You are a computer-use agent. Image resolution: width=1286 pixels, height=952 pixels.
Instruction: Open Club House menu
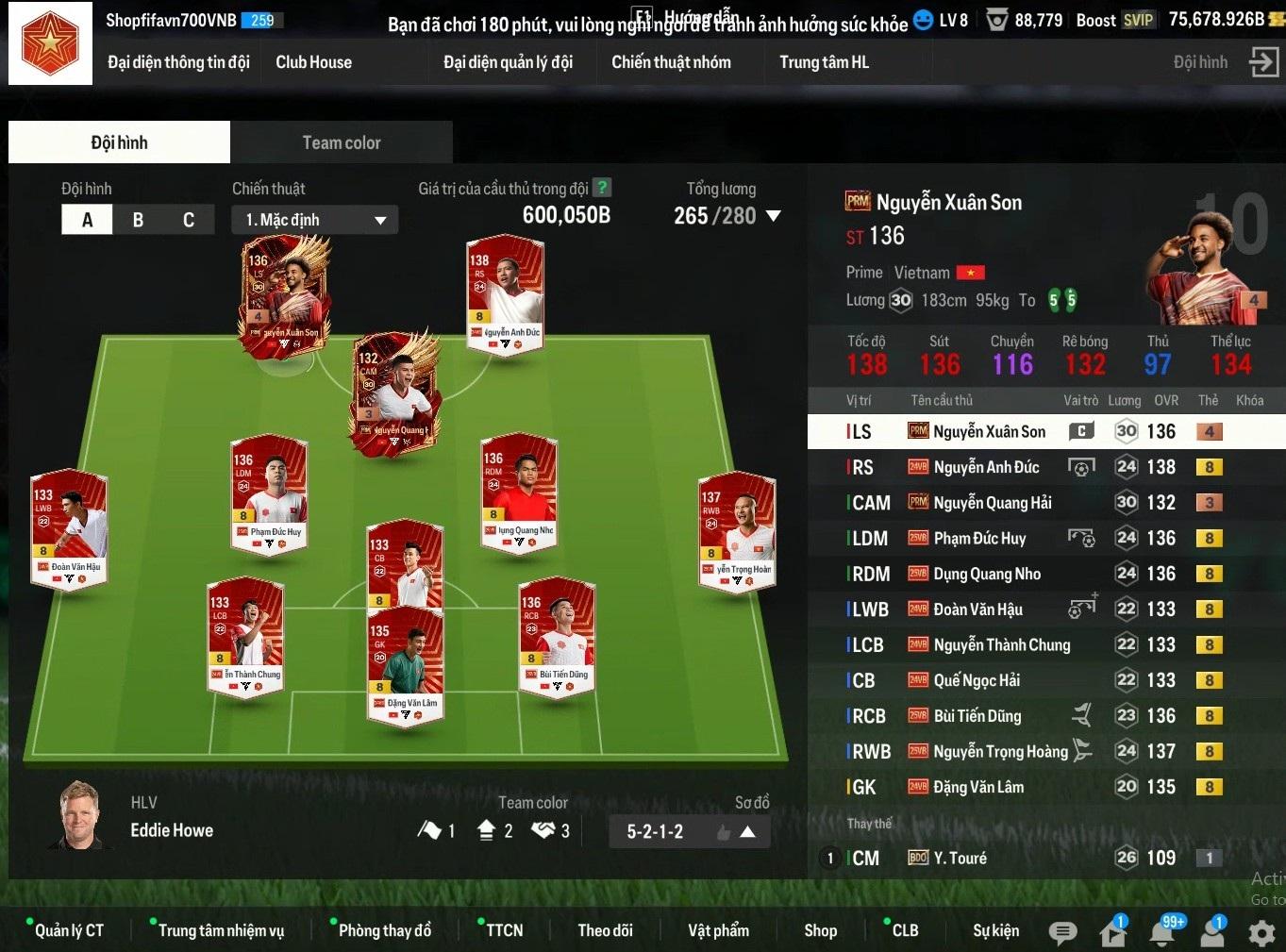313,62
